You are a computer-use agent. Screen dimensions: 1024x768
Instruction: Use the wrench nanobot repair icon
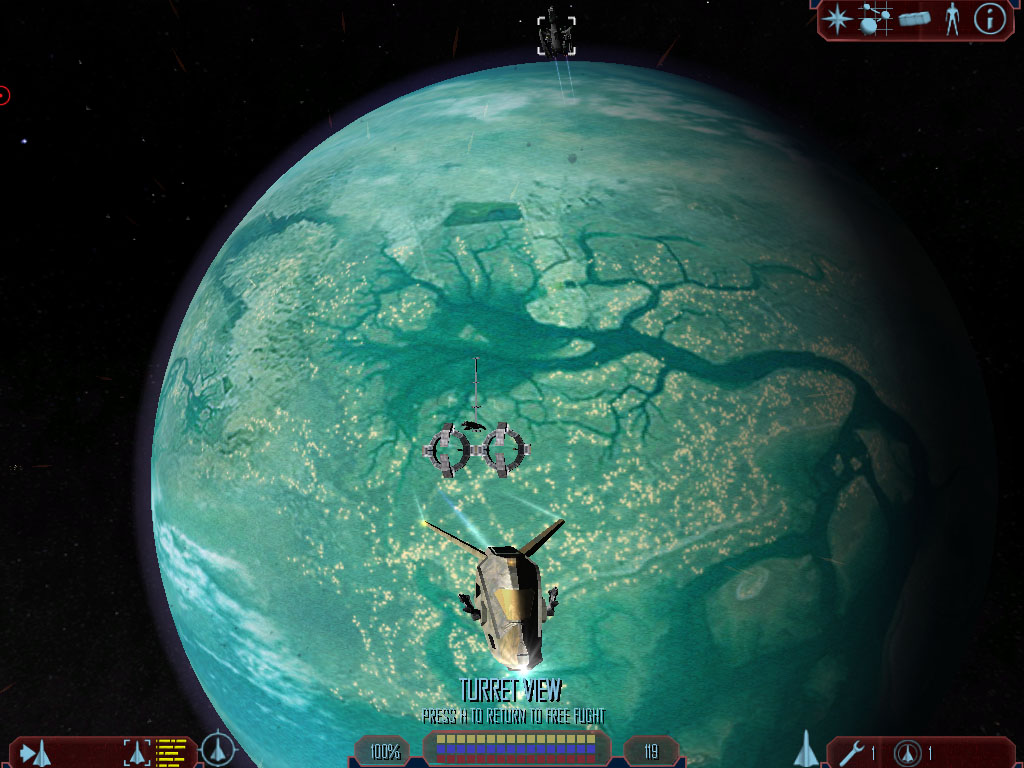point(853,752)
